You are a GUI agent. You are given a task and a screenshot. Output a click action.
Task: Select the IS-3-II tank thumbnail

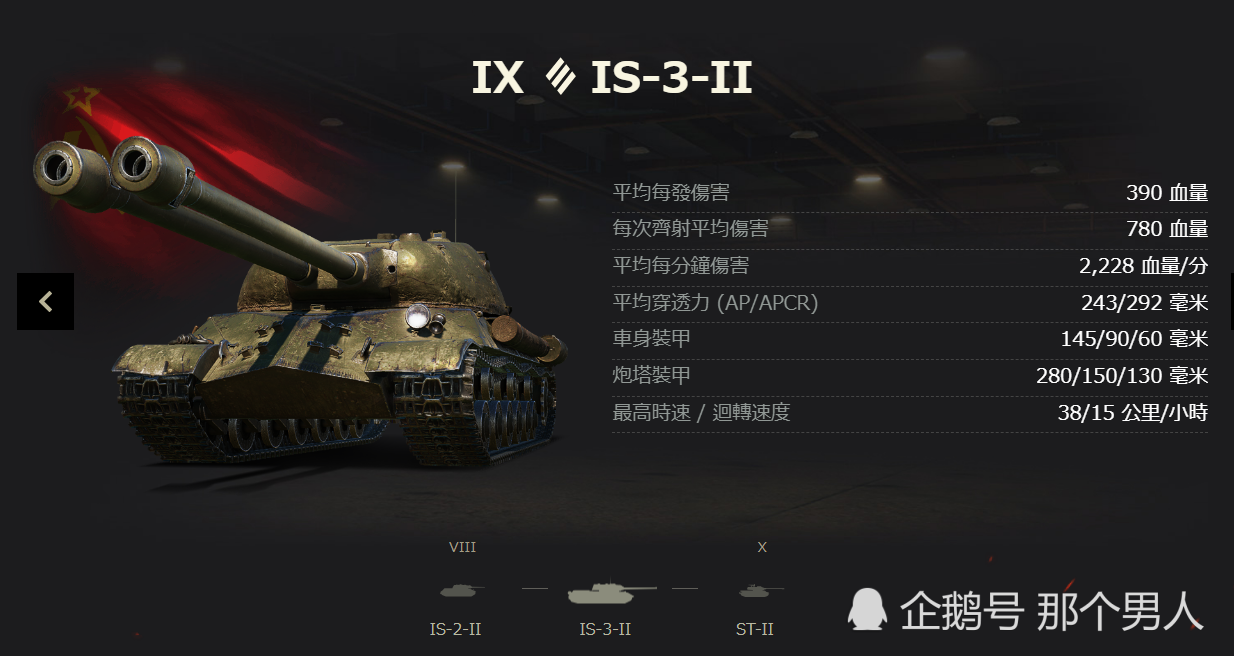click(x=608, y=594)
